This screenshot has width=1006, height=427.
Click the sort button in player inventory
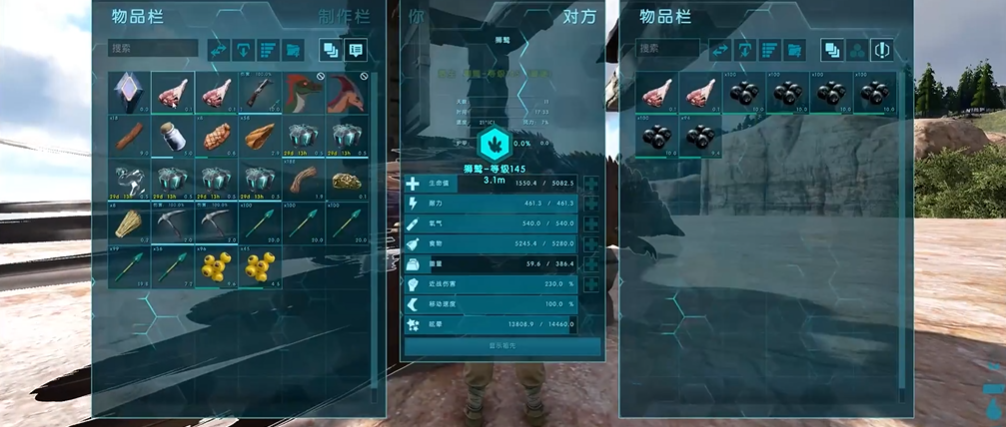268,49
